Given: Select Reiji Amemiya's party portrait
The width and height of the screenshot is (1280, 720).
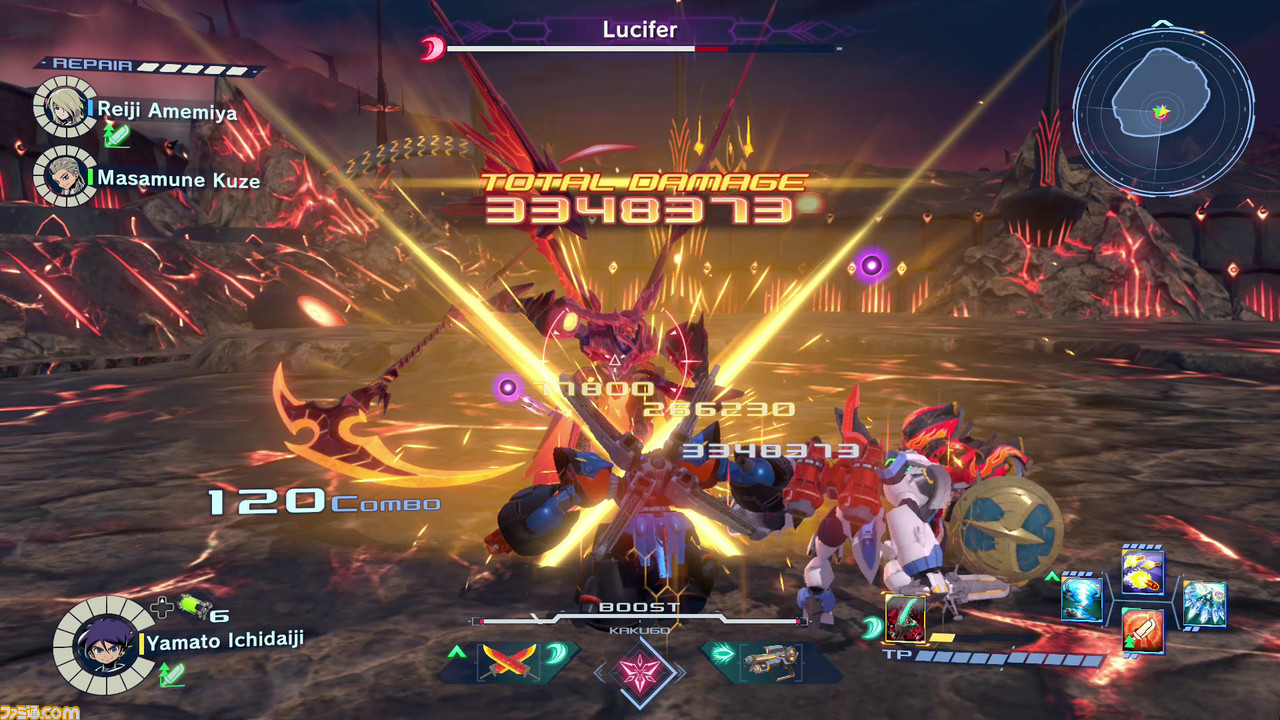Looking at the screenshot, I should (64, 106).
